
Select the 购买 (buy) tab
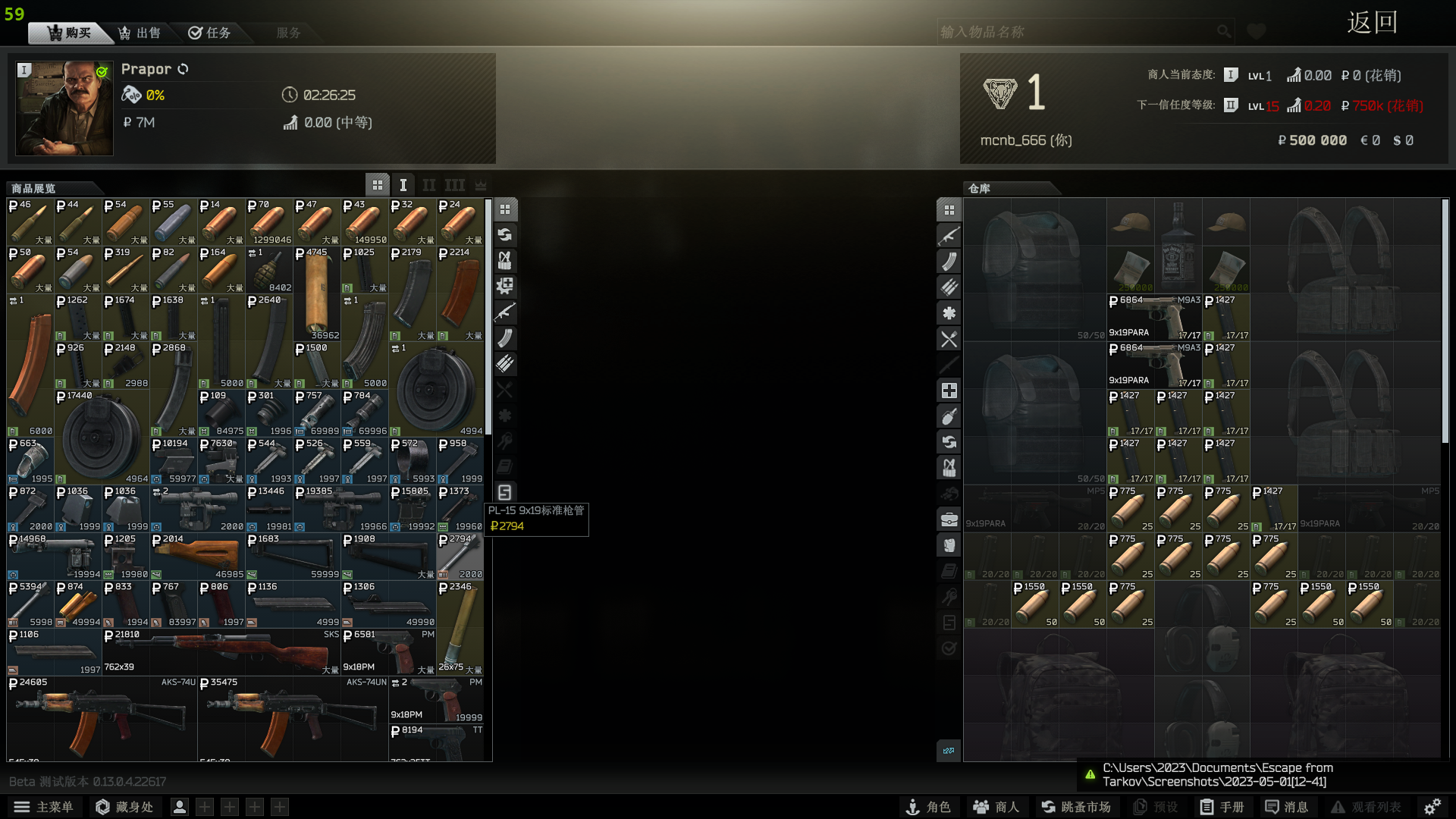tap(69, 33)
